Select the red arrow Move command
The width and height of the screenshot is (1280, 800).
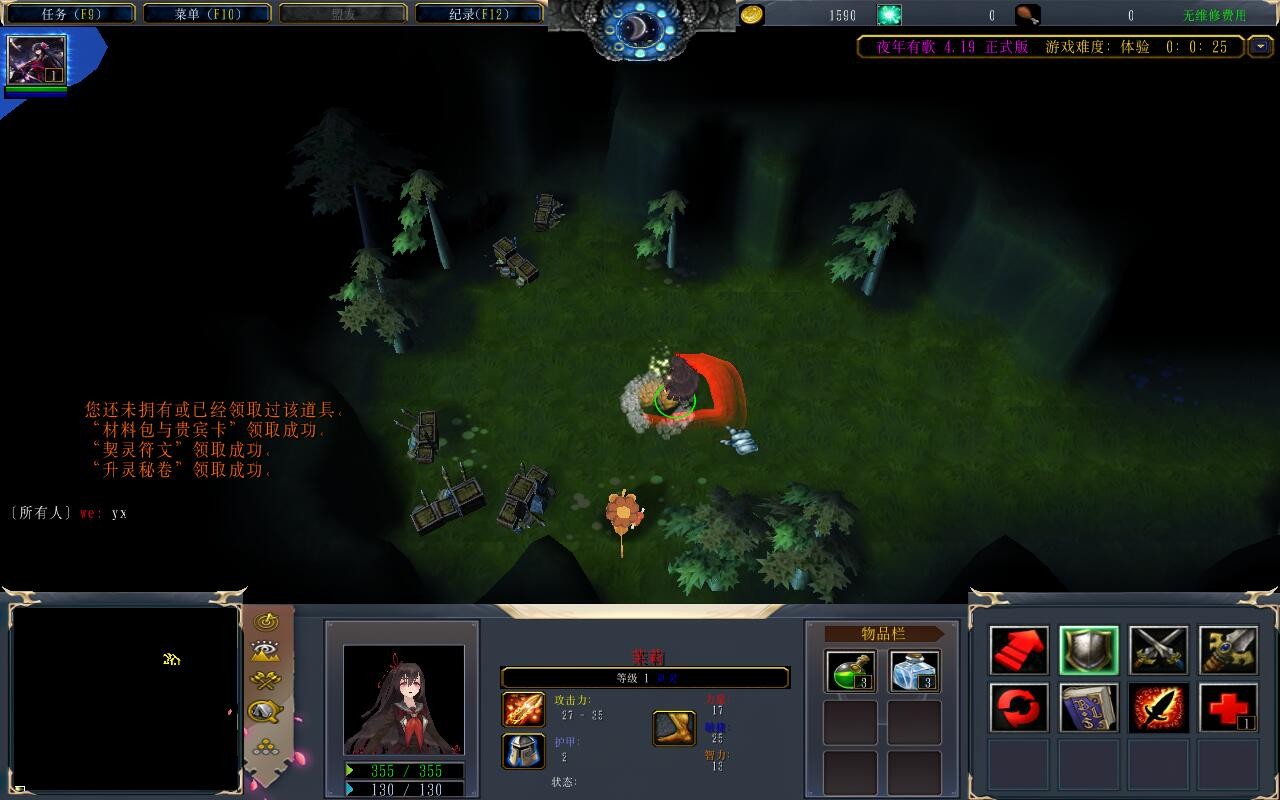[1019, 651]
